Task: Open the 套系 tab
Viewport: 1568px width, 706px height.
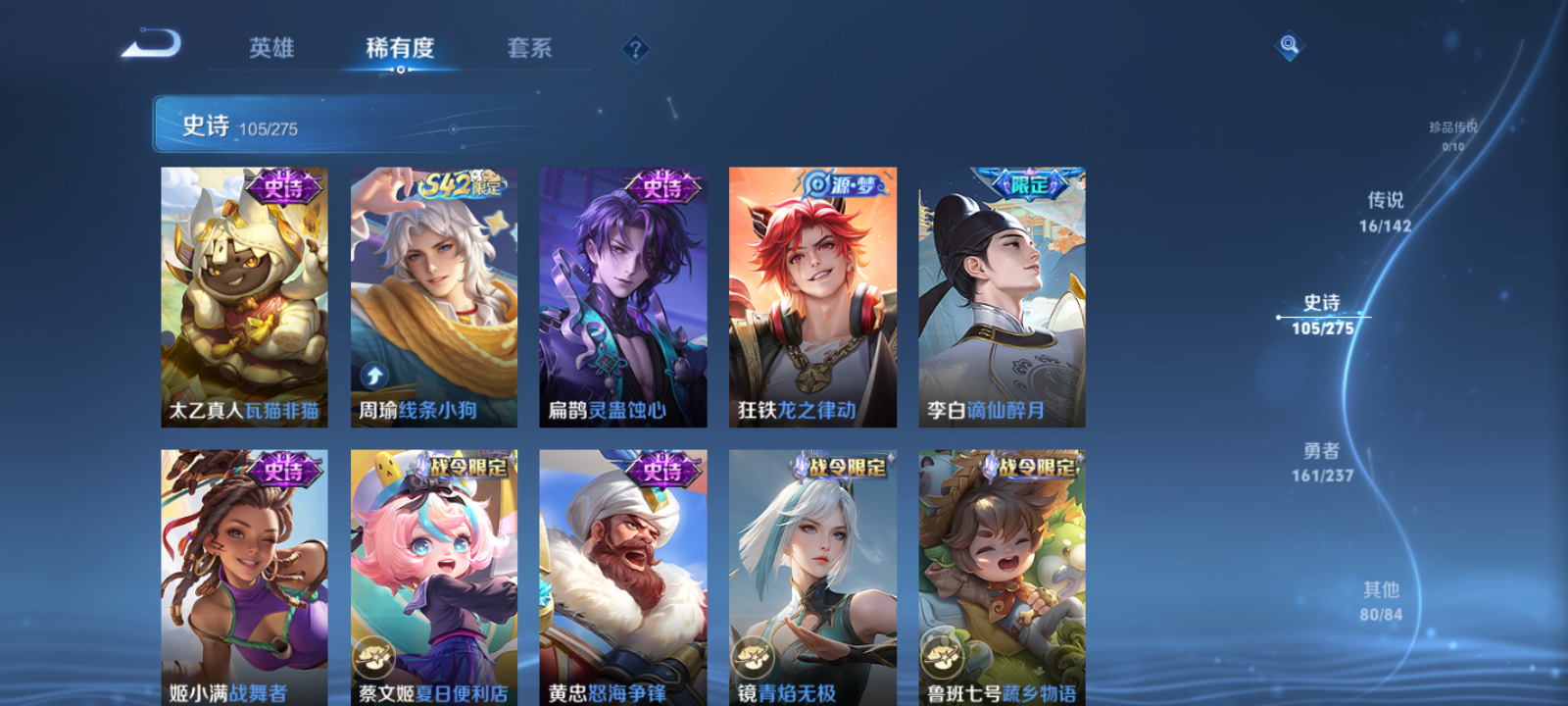Action: pos(530,47)
